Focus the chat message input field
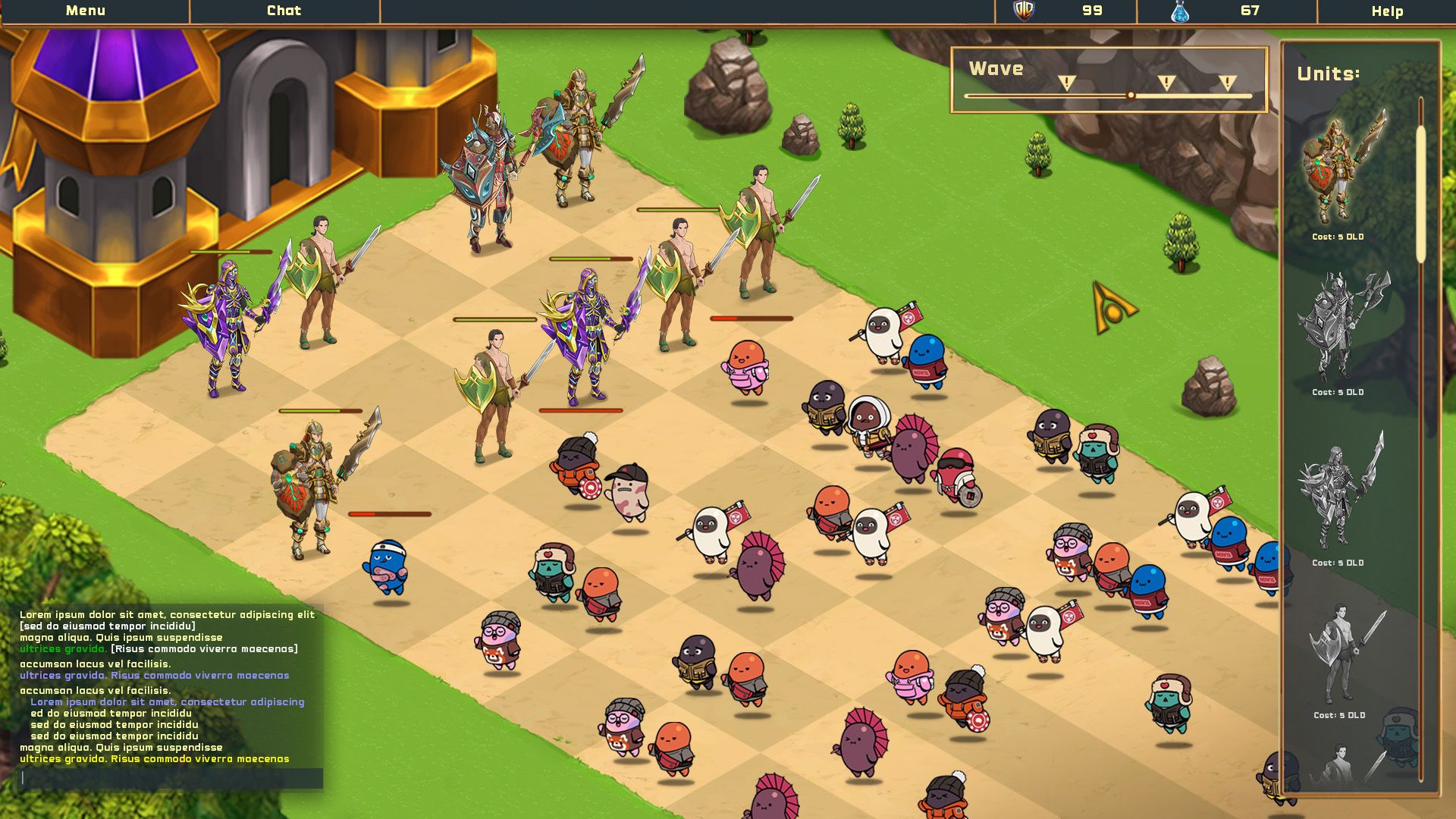The height and width of the screenshot is (819, 1456). pyautogui.click(x=171, y=778)
